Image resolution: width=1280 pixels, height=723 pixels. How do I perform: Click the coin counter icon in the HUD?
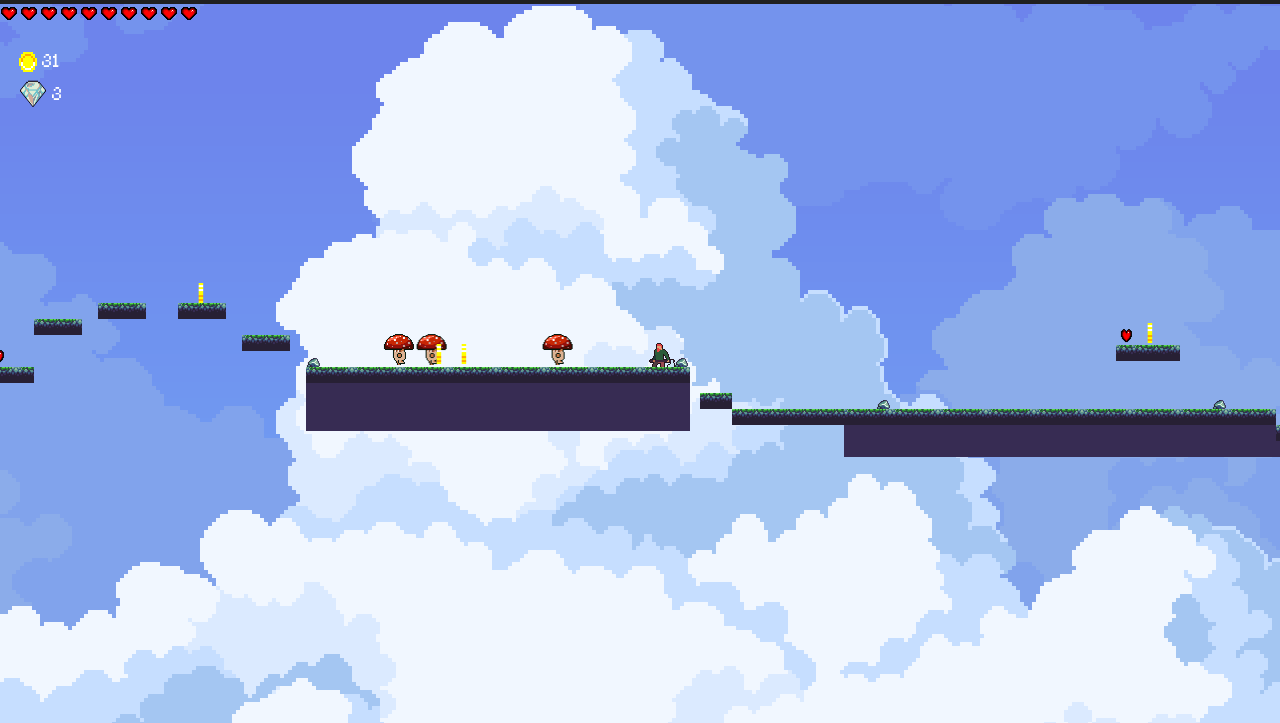point(29,60)
